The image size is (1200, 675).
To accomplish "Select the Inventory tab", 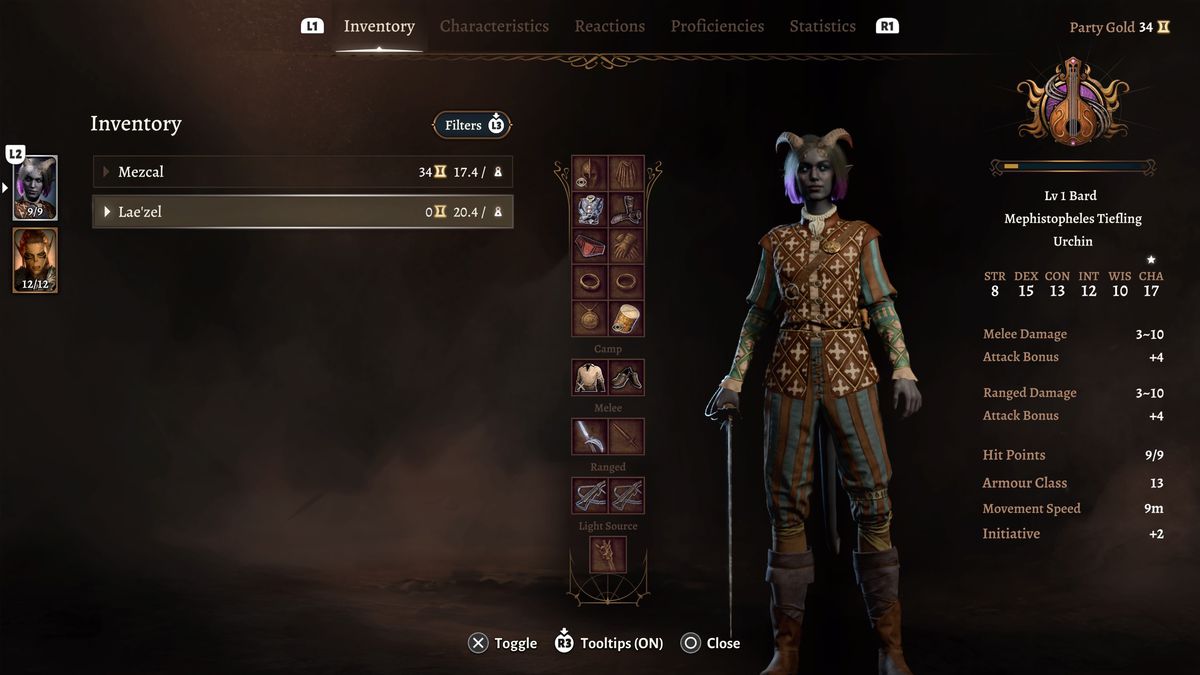I will [379, 26].
